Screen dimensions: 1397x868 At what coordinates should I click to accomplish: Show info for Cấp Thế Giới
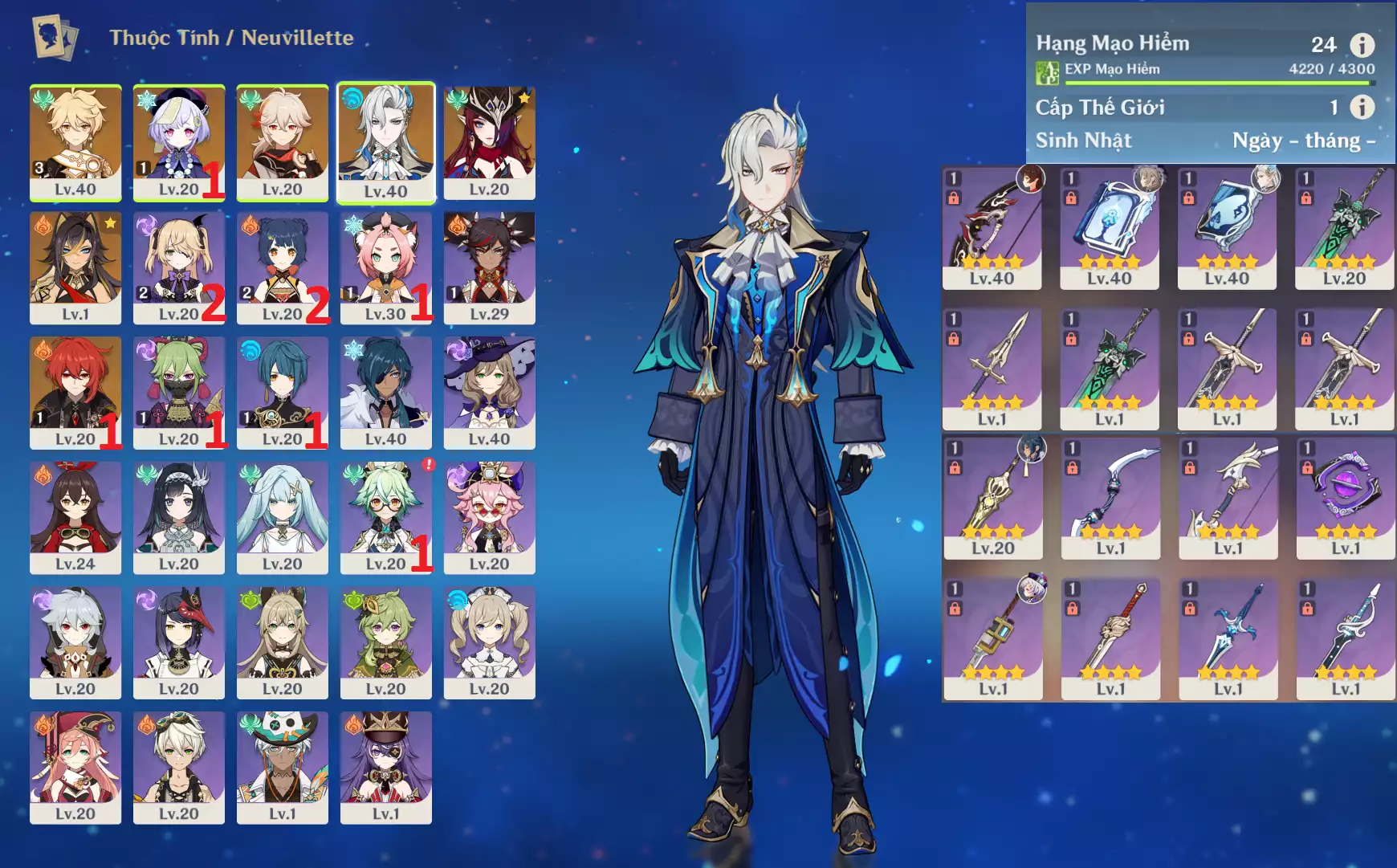coord(1362,107)
